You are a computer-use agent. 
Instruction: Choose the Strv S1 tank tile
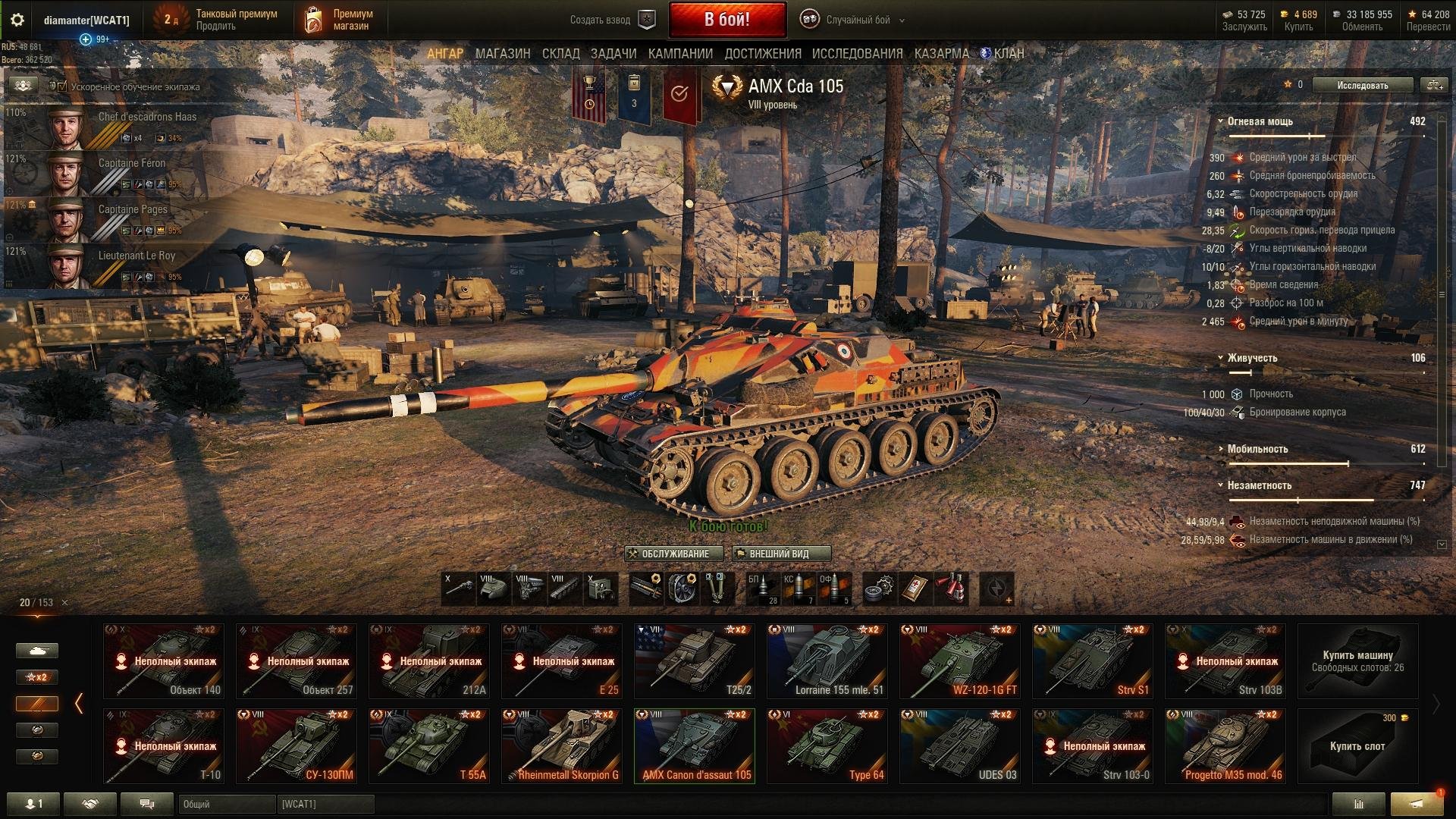[x=1092, y=661]
